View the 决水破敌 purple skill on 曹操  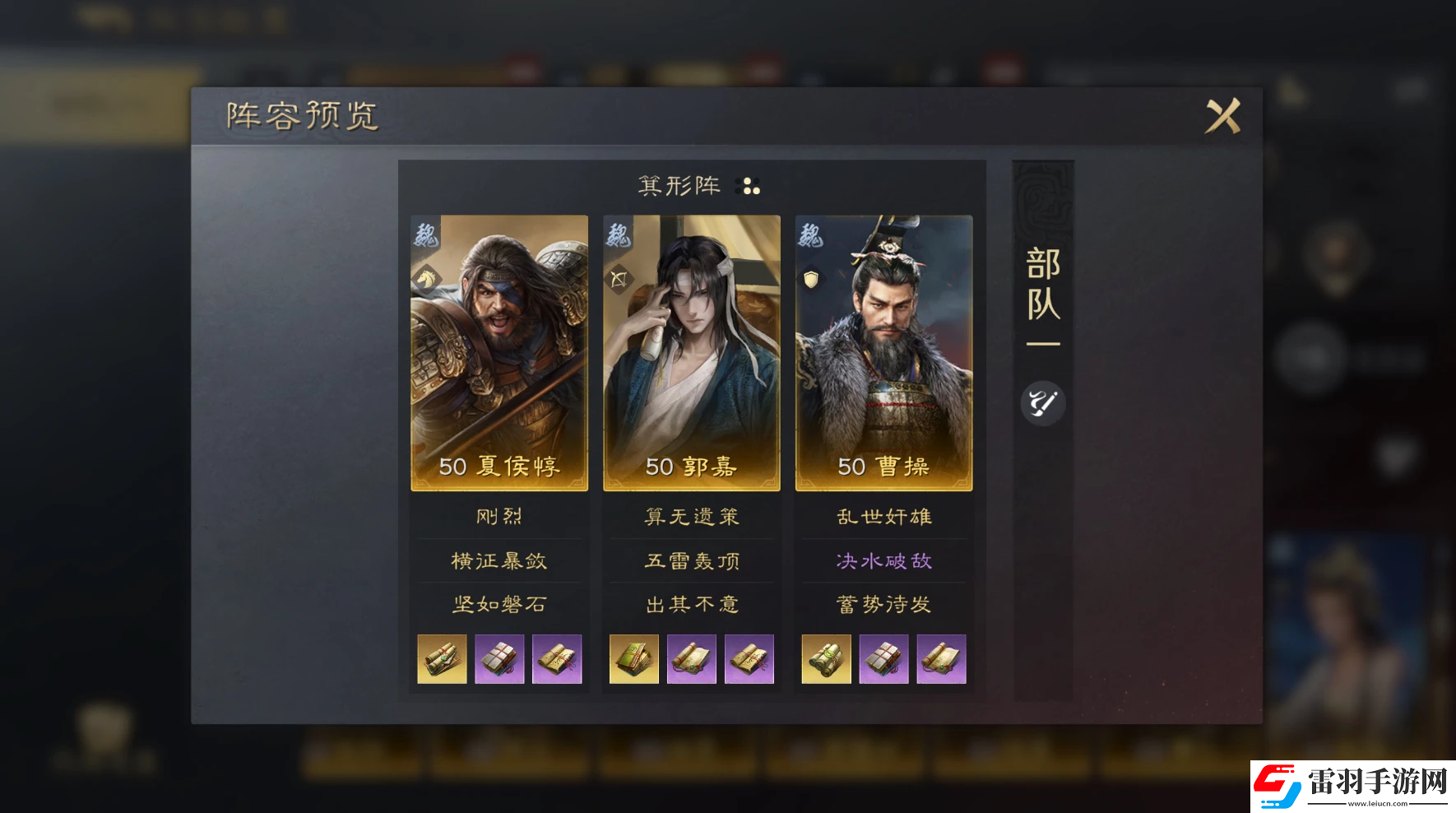pyautogui.click(x=883, y=560)
